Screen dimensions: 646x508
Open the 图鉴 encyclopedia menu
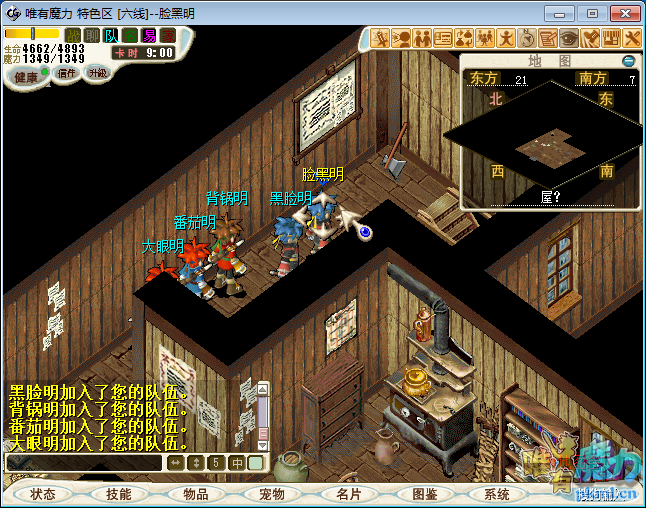[423, 494]
